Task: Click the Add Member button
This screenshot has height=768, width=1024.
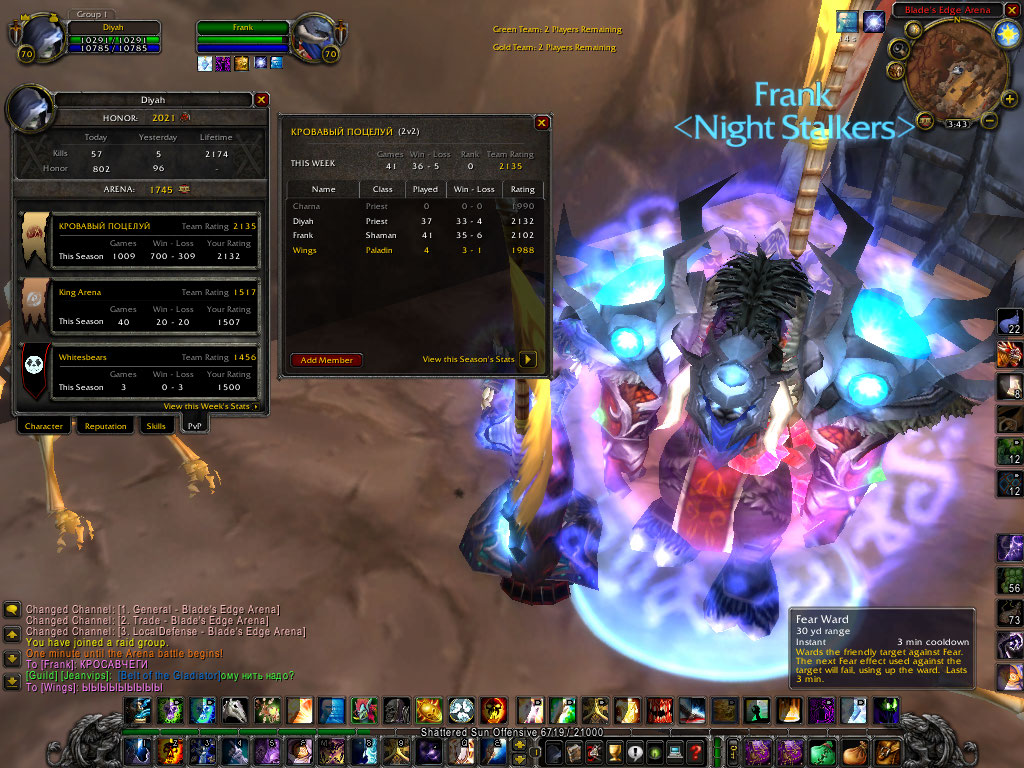Action: pyautogui.click(x=327, y=360)
